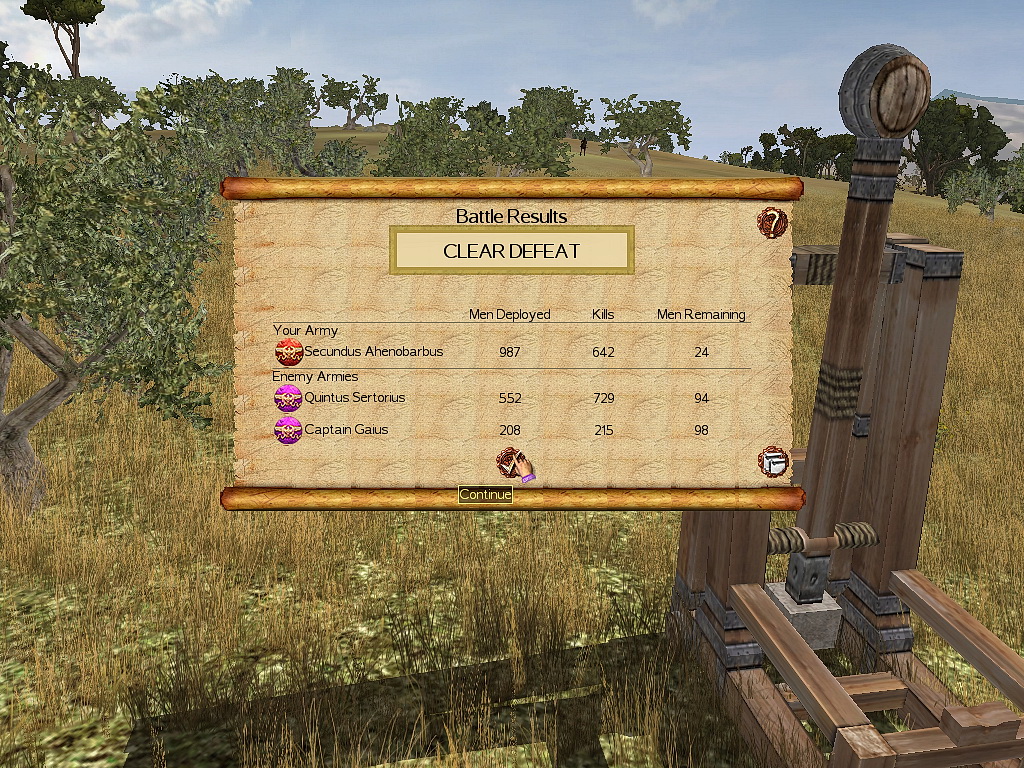Screen dimensions: 1024x768
Task: Open help with the question mark button
Action: (772, 222)
